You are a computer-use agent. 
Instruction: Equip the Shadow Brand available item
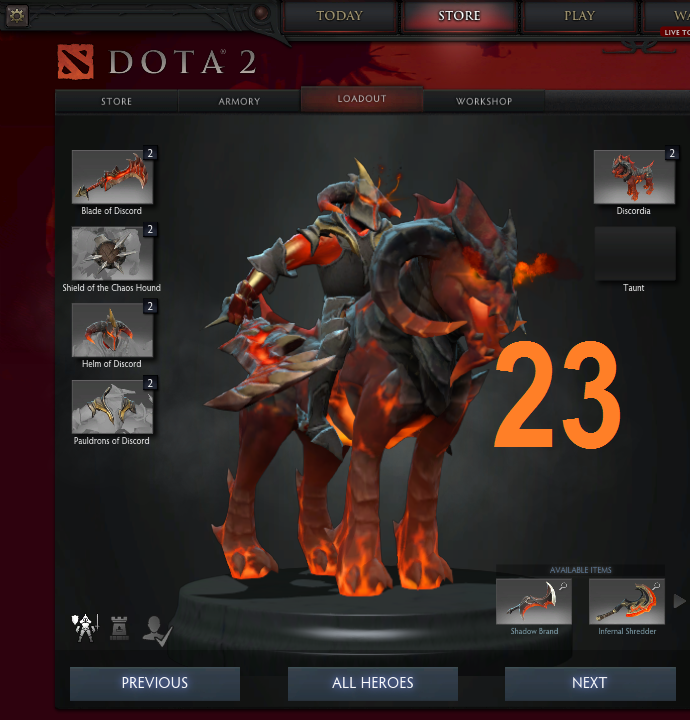point(534,601)
